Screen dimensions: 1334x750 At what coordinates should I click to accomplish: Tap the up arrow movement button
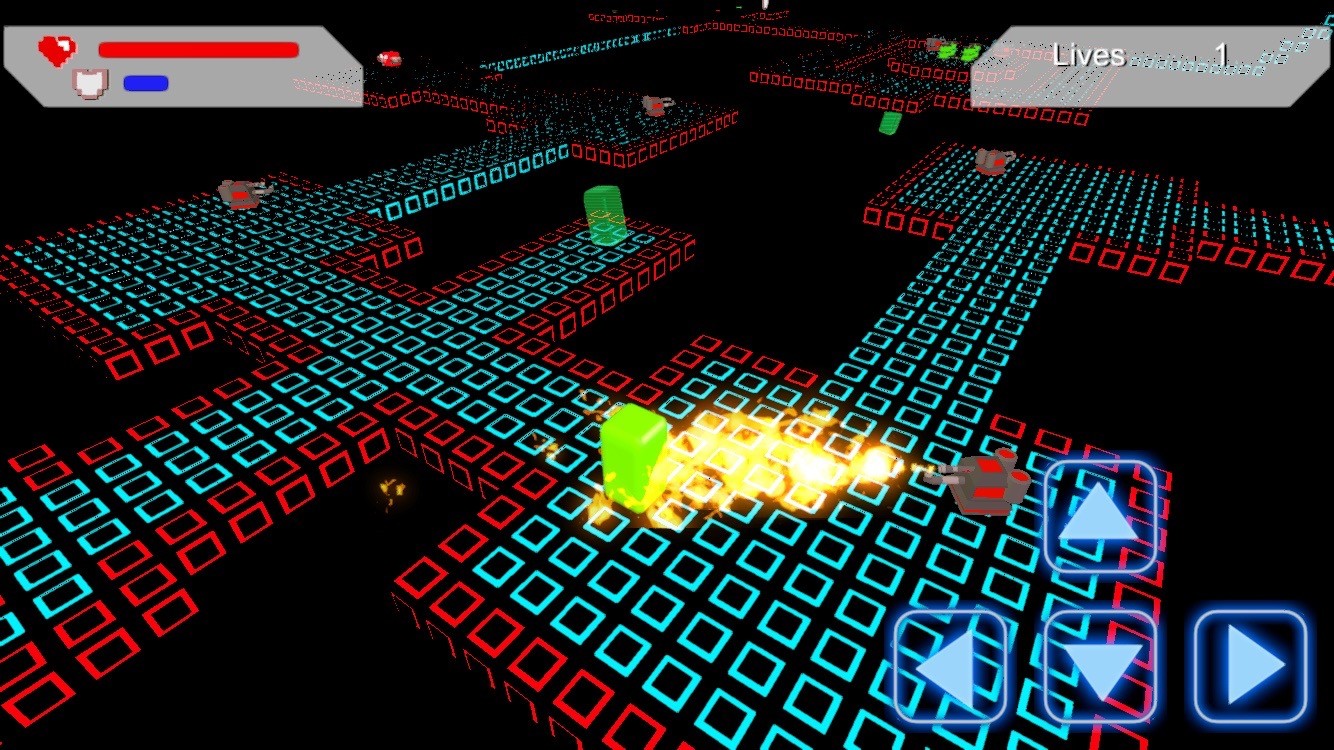tap(1100, 516)
